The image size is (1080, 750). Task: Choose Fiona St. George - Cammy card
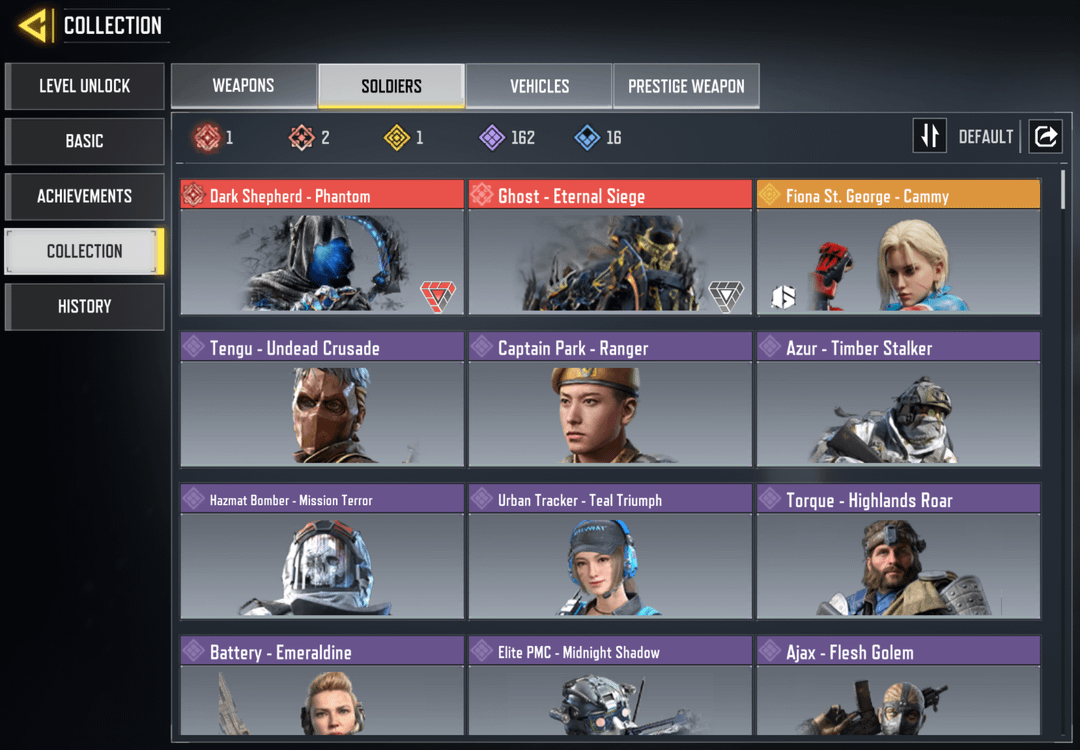click(x=898, y=248)
